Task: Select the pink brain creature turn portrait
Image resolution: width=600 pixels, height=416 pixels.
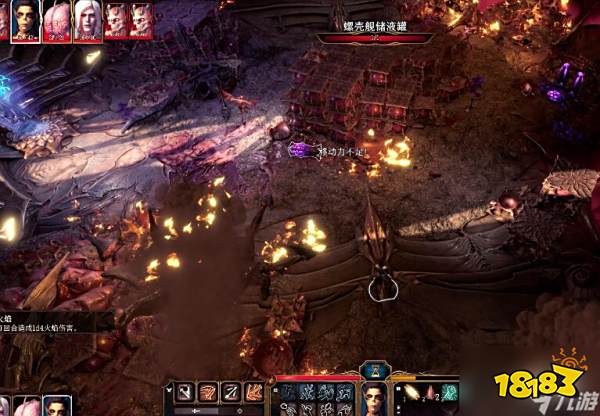Action: coord(58,20)
